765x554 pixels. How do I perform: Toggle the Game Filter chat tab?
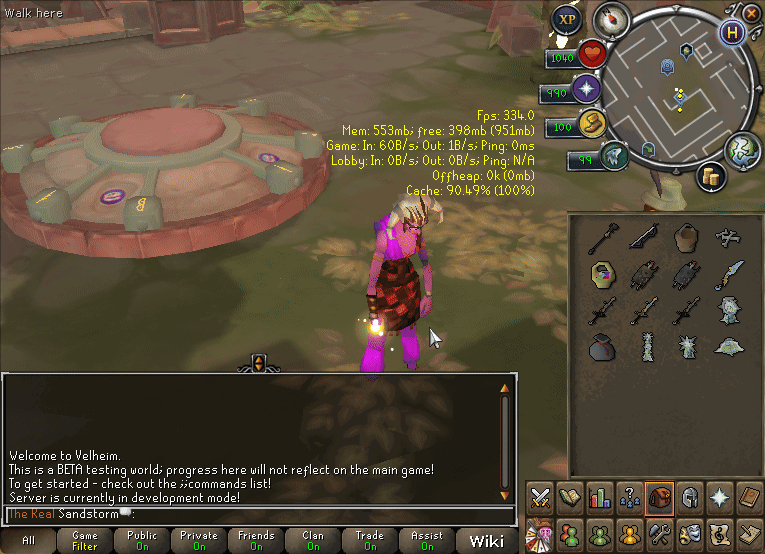(x=84, y=541)
